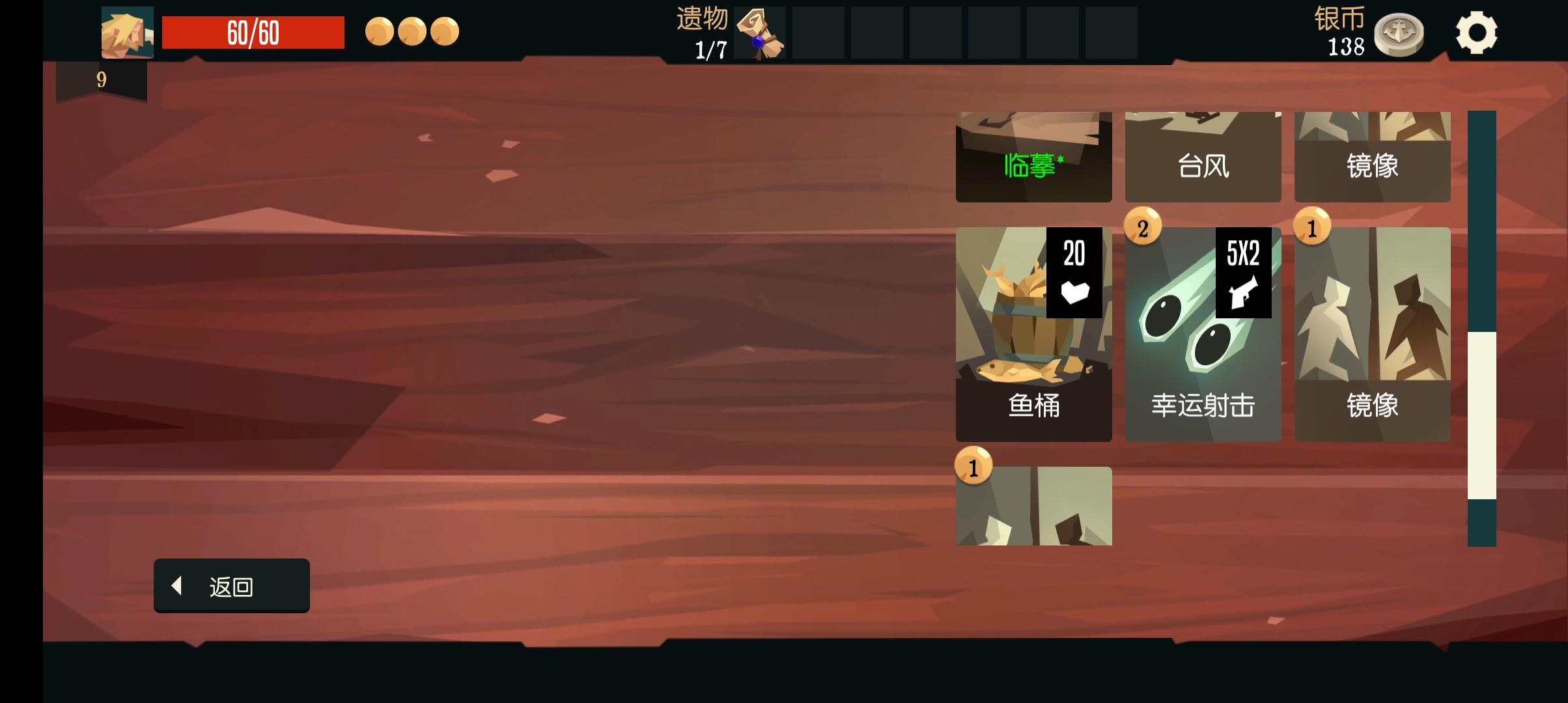Click the number 9 banner flag
The height and width of the screenshot is (703, 1568).
100,79
